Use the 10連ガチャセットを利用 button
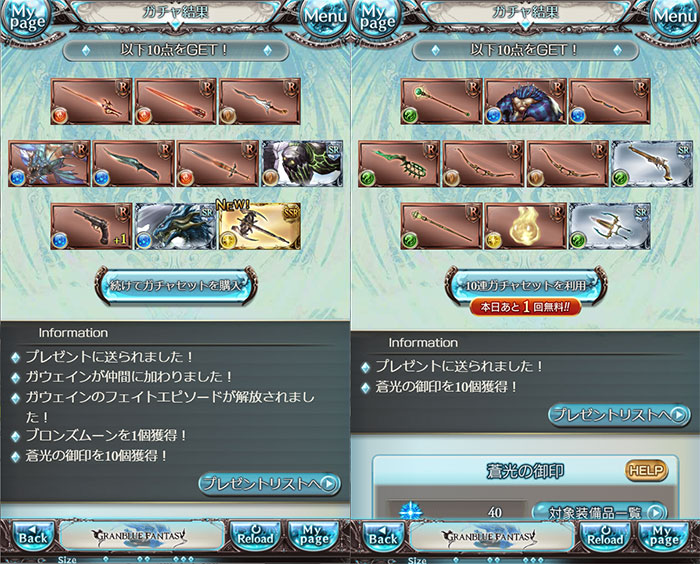The width and height of the screenshot is (700, 564). [525, 284]
